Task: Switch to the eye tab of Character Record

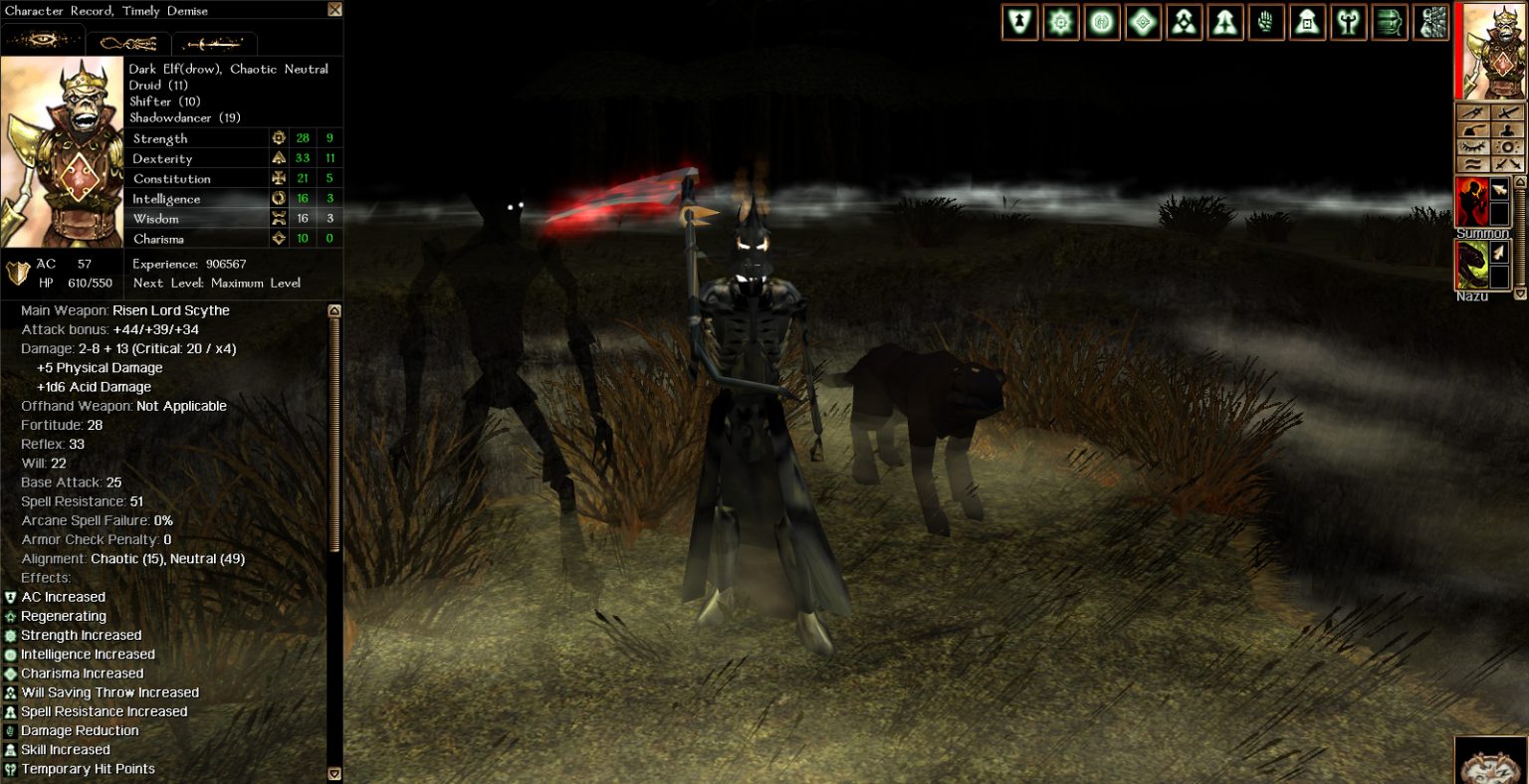Action: 43,43
